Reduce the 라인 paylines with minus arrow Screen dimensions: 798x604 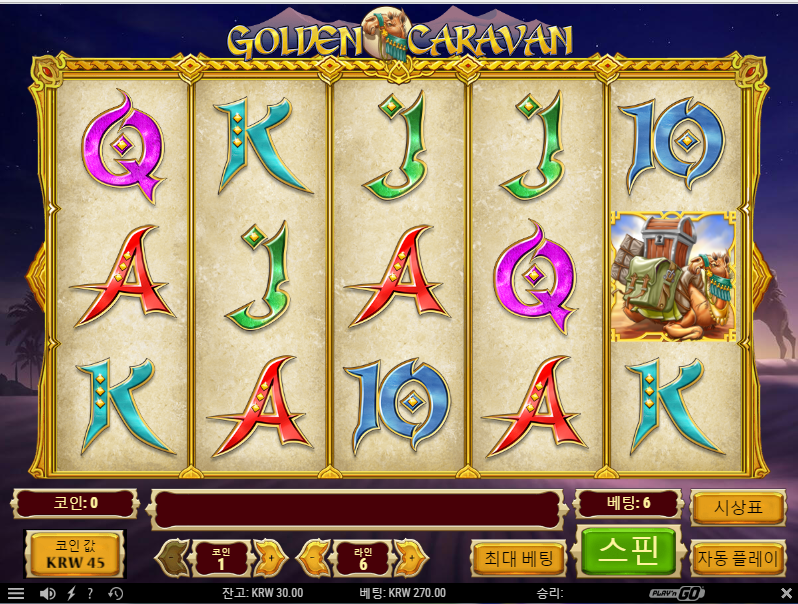[x=317, y=557]
